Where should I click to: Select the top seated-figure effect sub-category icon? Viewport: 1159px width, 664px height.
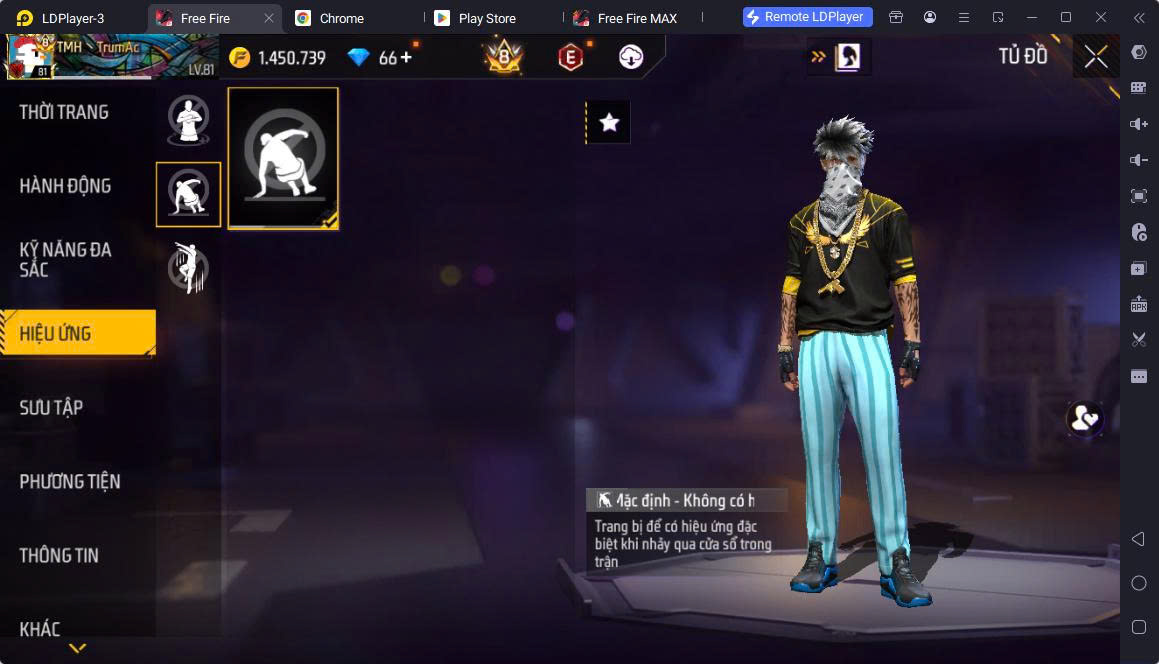click(188, 120)
